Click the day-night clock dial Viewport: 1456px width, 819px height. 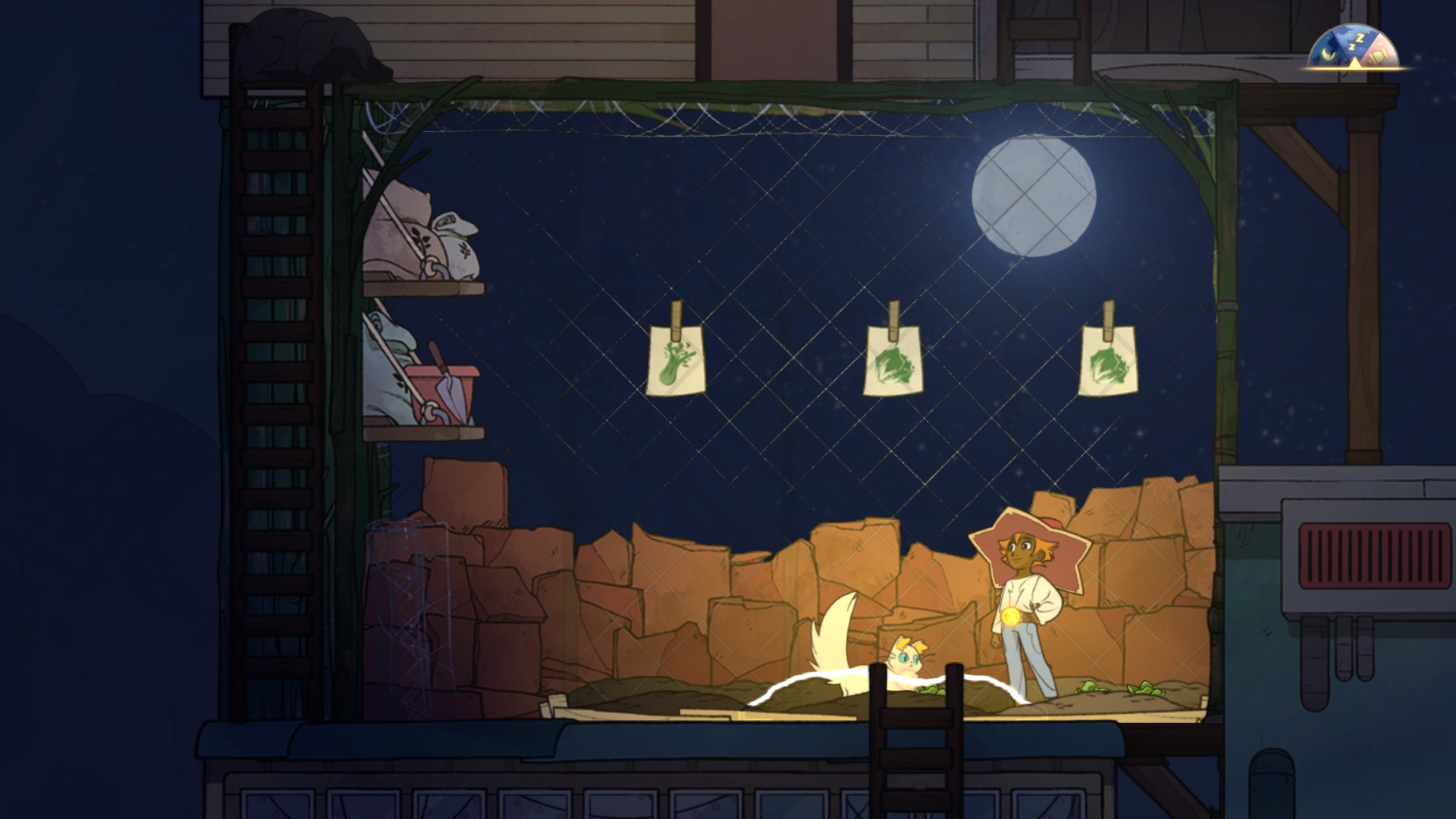coord(1354,48)
